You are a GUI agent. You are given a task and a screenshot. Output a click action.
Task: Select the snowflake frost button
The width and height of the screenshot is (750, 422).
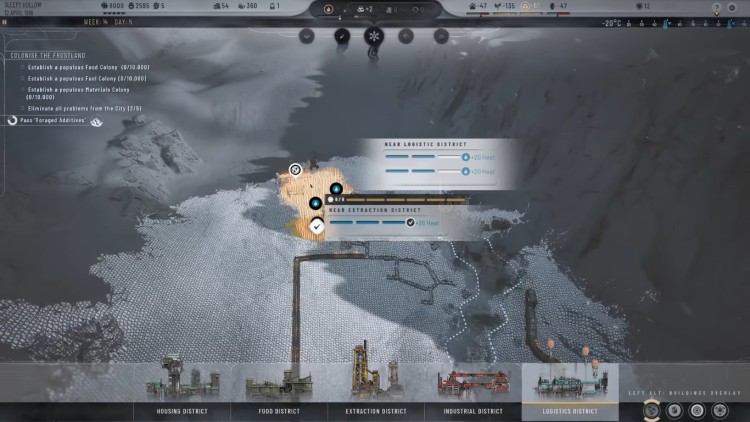tap(374, 36)
